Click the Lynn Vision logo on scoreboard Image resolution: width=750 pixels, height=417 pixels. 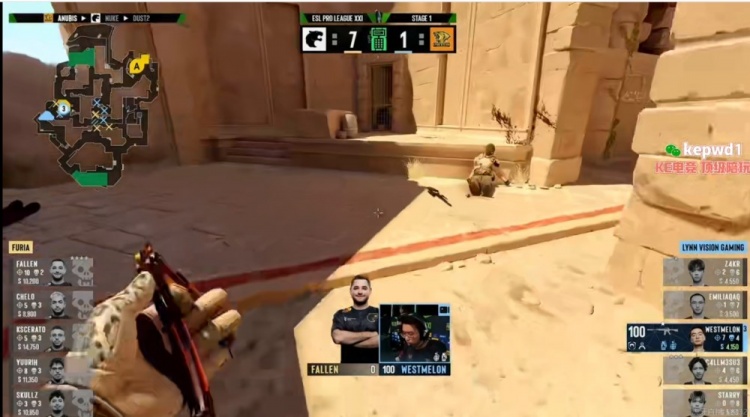(x=442, y=39)
